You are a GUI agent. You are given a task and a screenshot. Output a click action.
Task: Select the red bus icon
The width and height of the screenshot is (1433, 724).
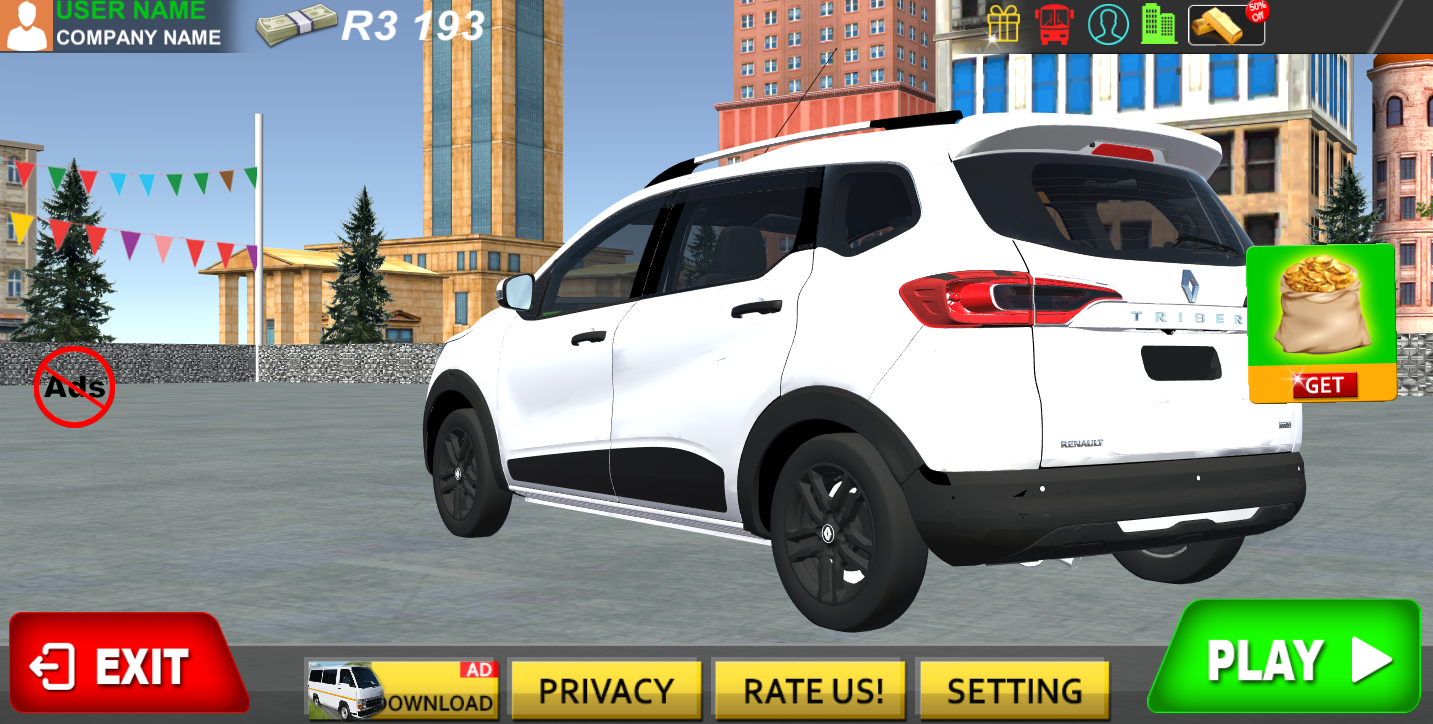click(1055, 25)
